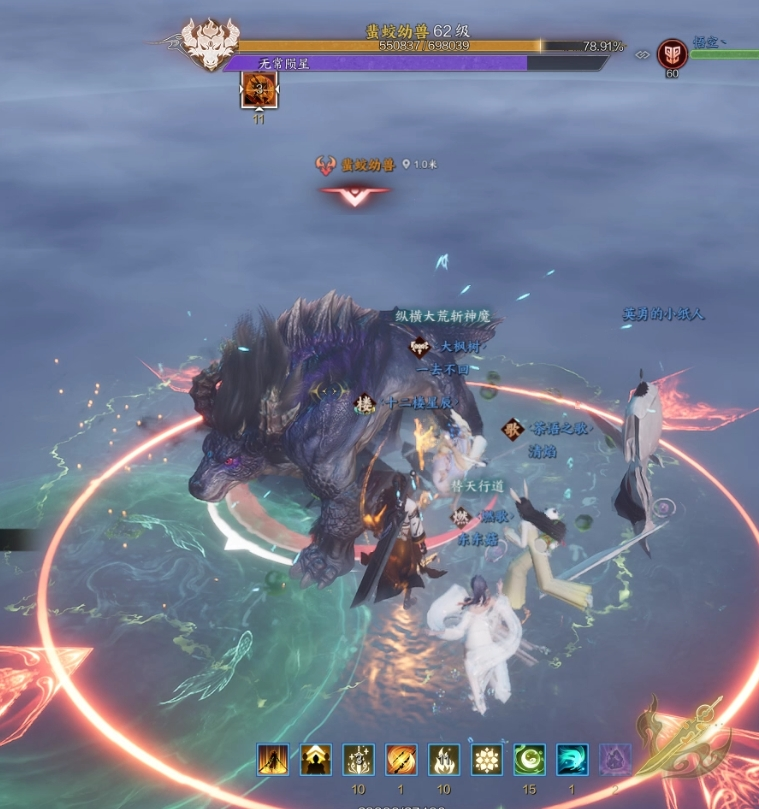
Task: Use the dimmed purple skill icon
Action: [615, 760]
